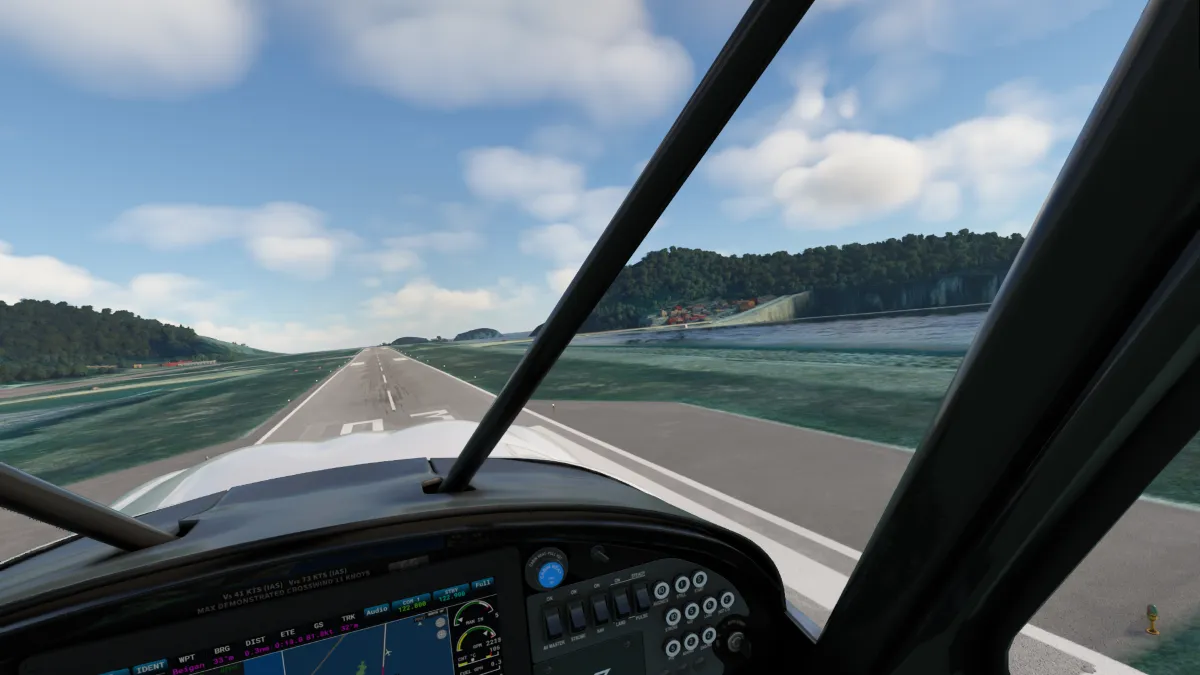1200x675 pixels.
Task: Choose the STBY standby frequency box
Action: pos(451,592)
